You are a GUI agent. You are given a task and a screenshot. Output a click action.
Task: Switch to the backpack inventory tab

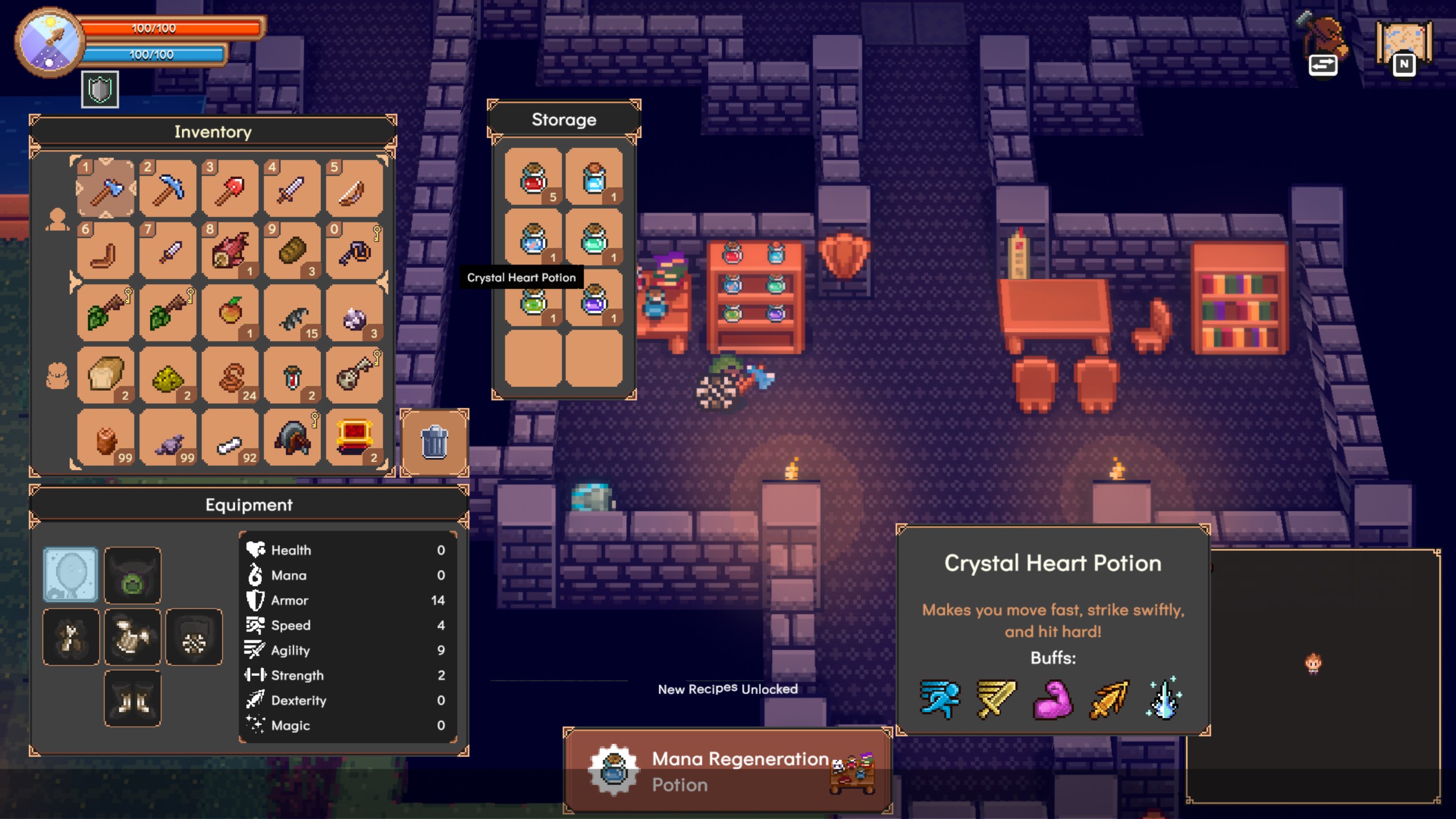[x=57, y=377]
